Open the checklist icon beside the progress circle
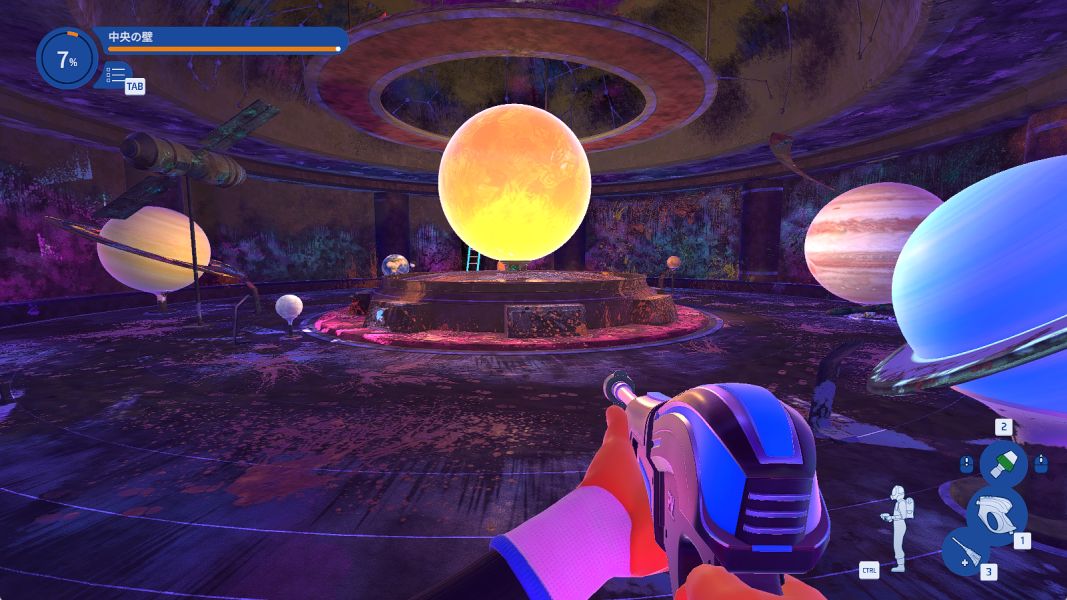Screen dimensions: 1067x600 [x=116, y=75]
